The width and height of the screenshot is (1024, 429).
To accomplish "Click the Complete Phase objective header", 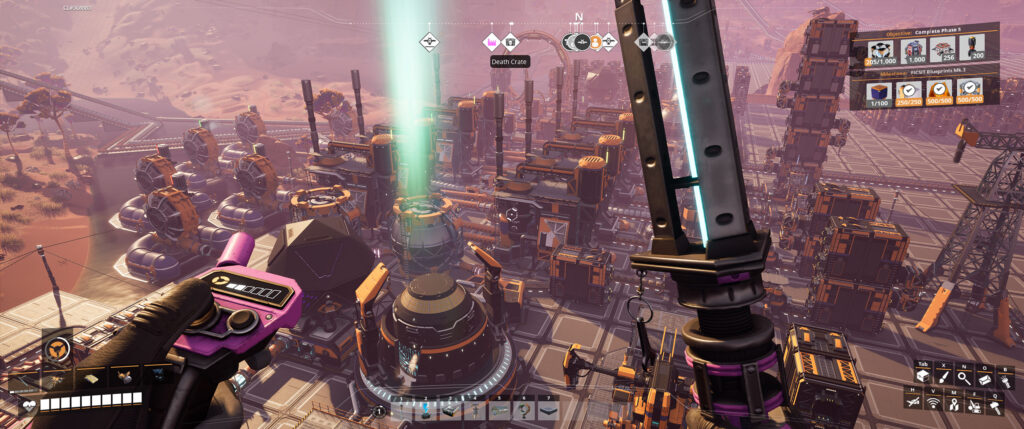I will [923, 30].
